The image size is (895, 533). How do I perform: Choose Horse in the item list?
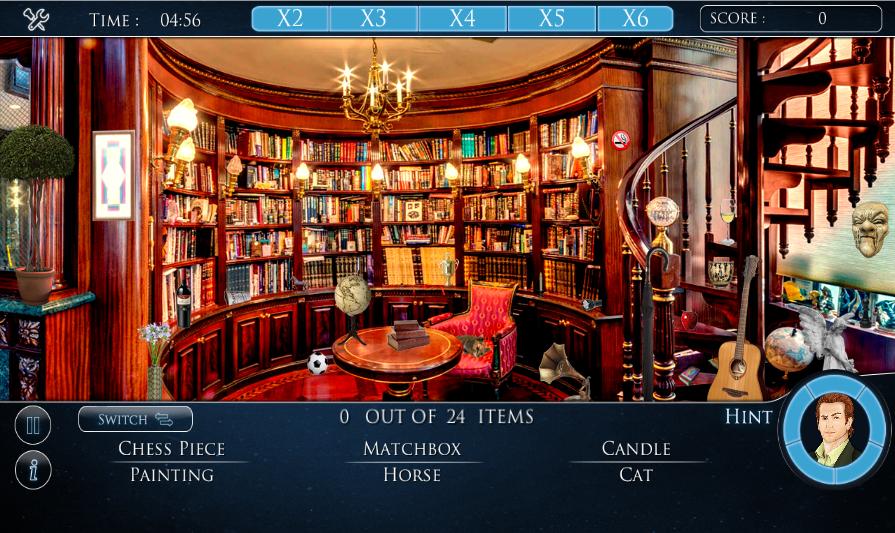(x=412, y=475)
